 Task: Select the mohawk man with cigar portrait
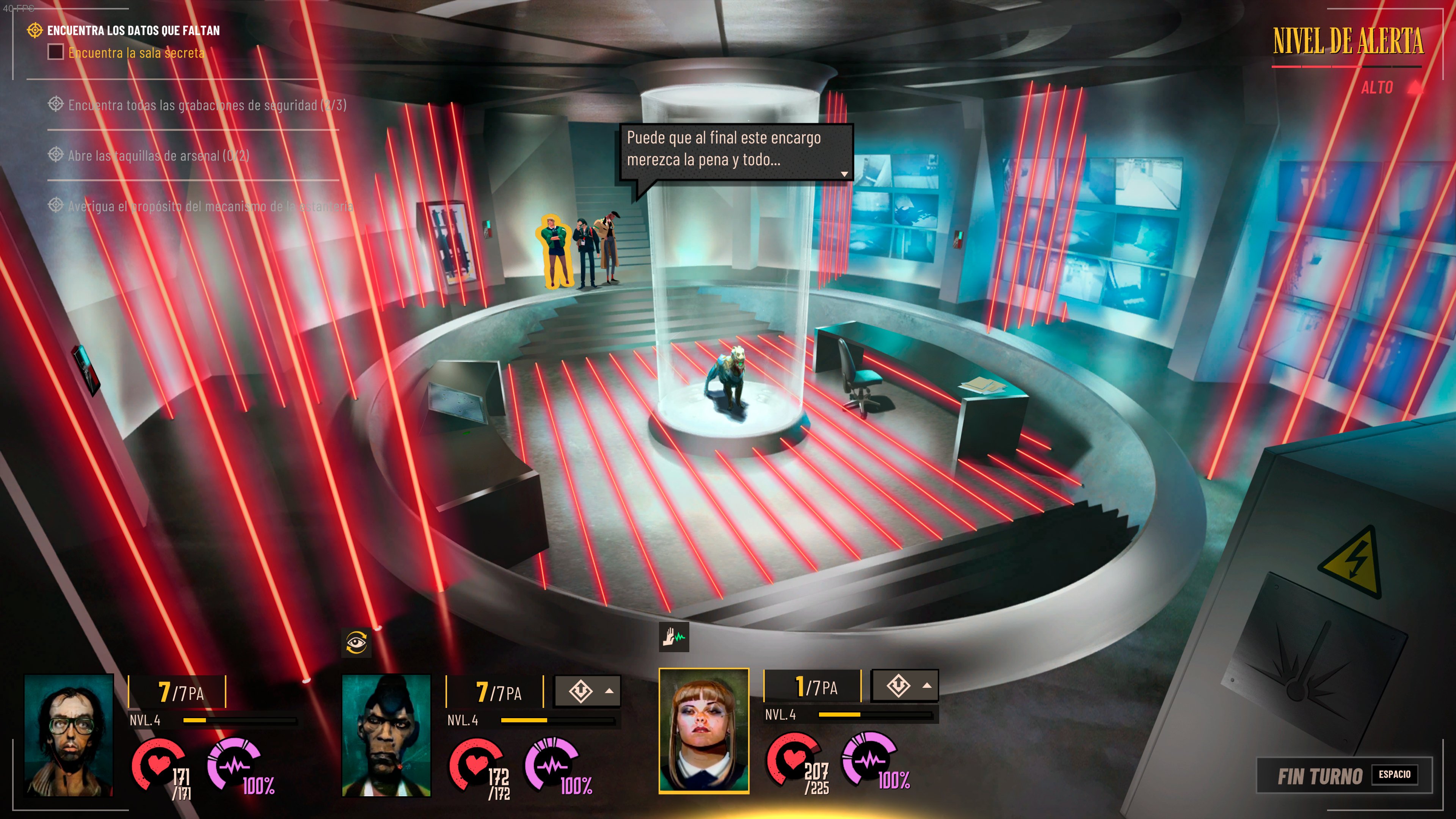pyautogui.click(x=387, y=735)
